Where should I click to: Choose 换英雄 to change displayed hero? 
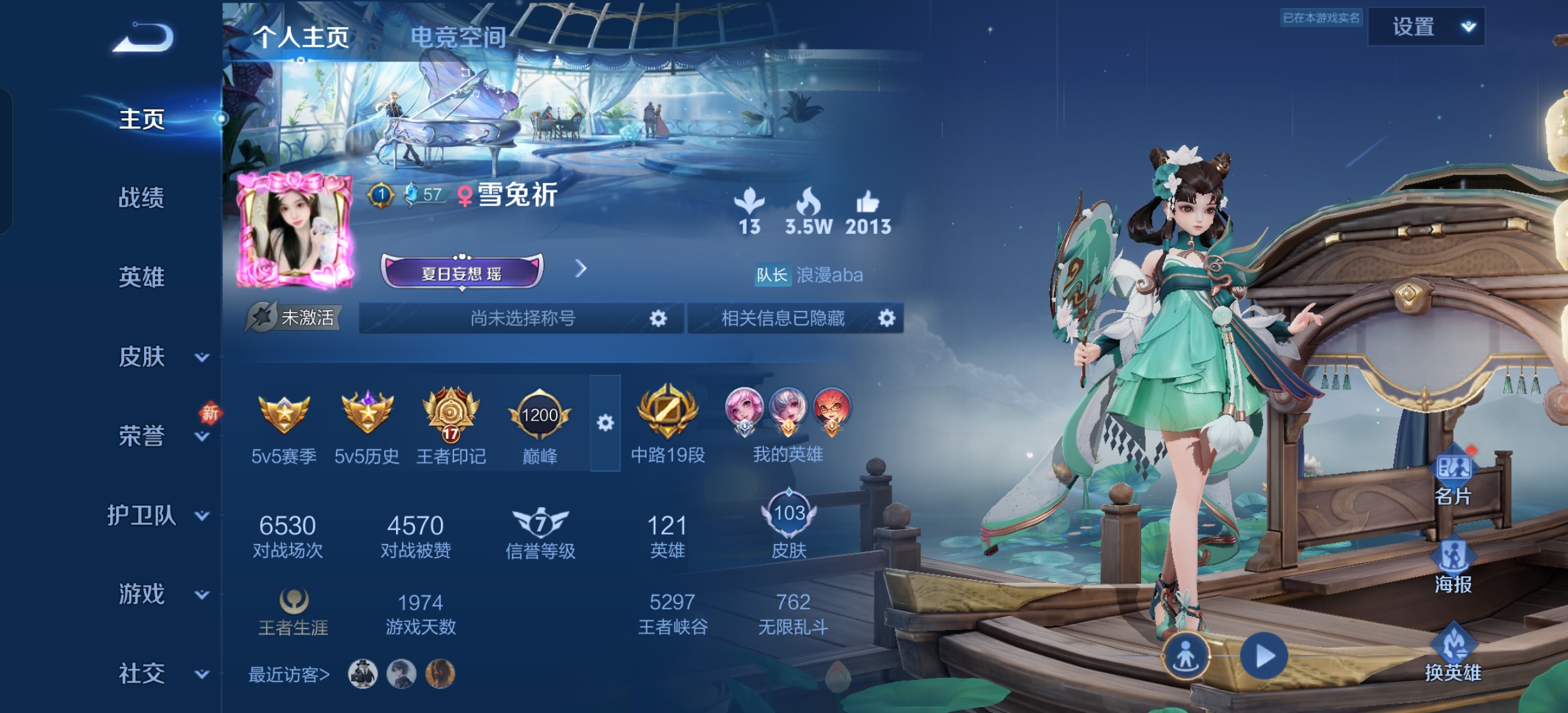pyautogui.click(x=1453, y=654)
